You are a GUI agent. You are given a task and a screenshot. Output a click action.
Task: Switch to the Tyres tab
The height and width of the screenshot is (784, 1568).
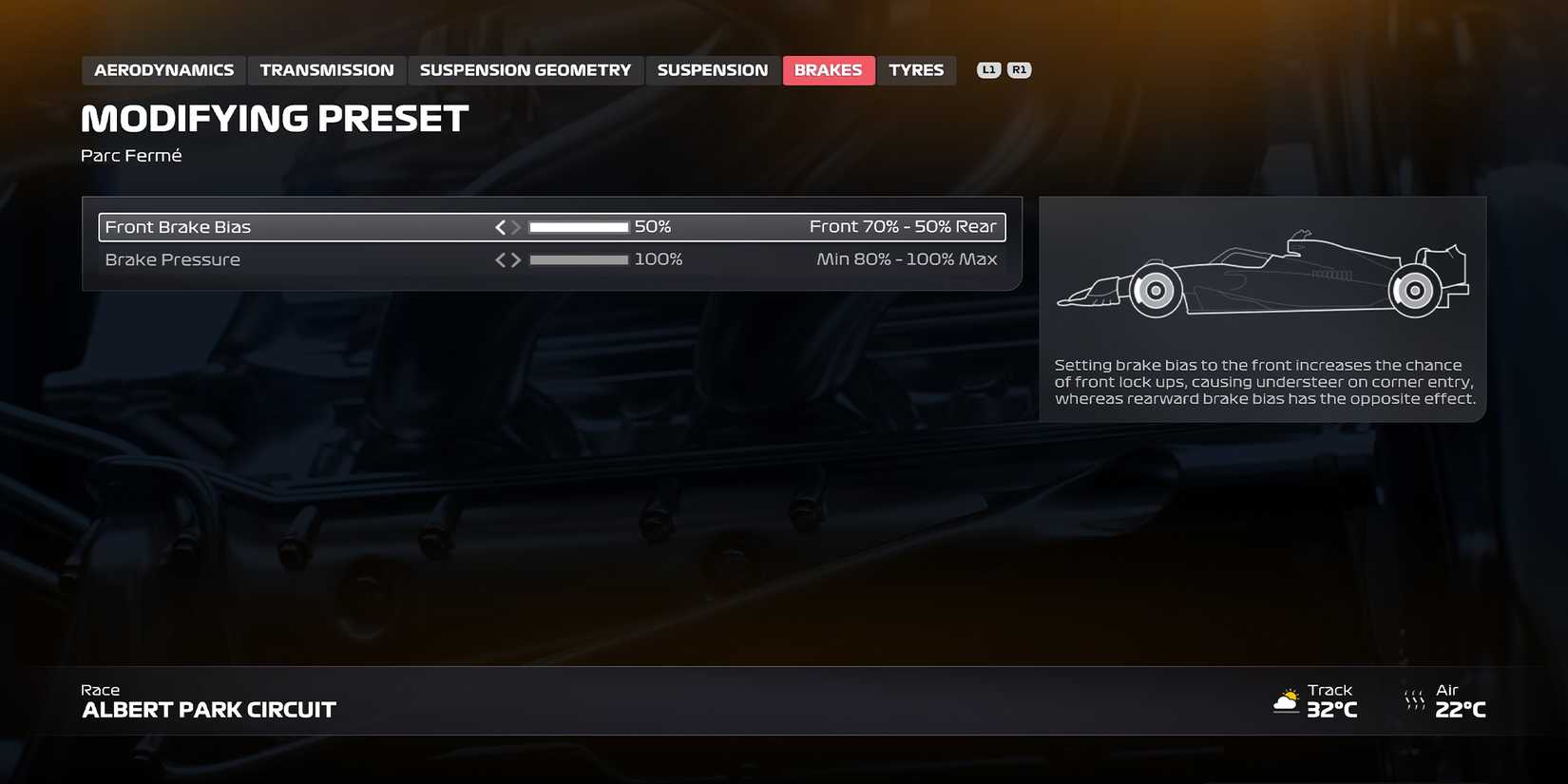pos(915,69)
